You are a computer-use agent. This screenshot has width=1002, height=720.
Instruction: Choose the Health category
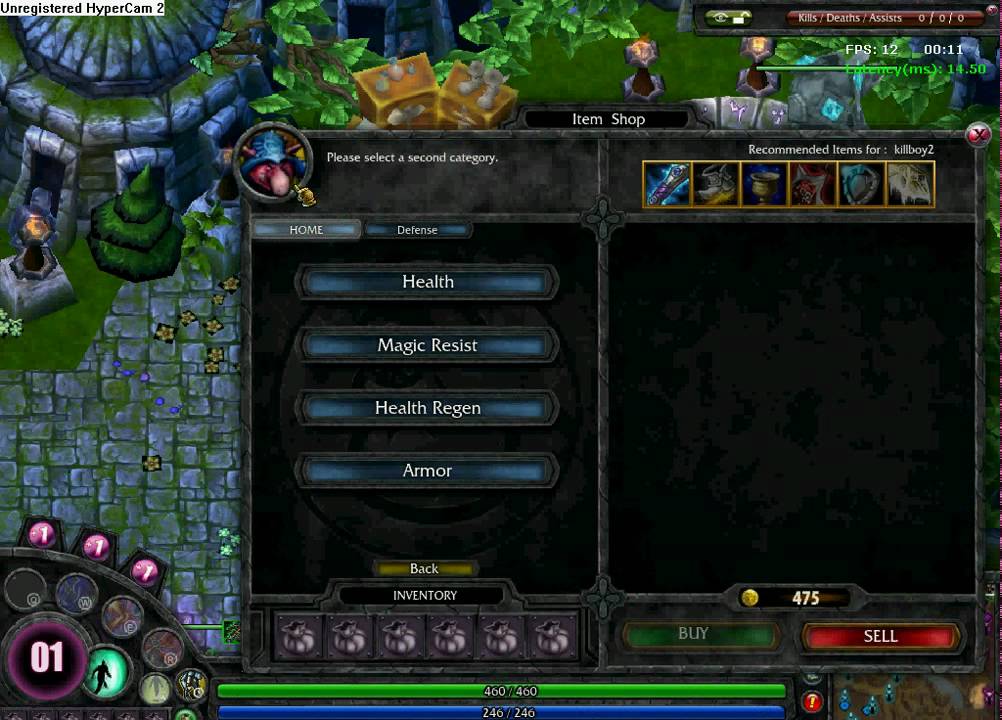pyautogui.click(x=427, y=283)
